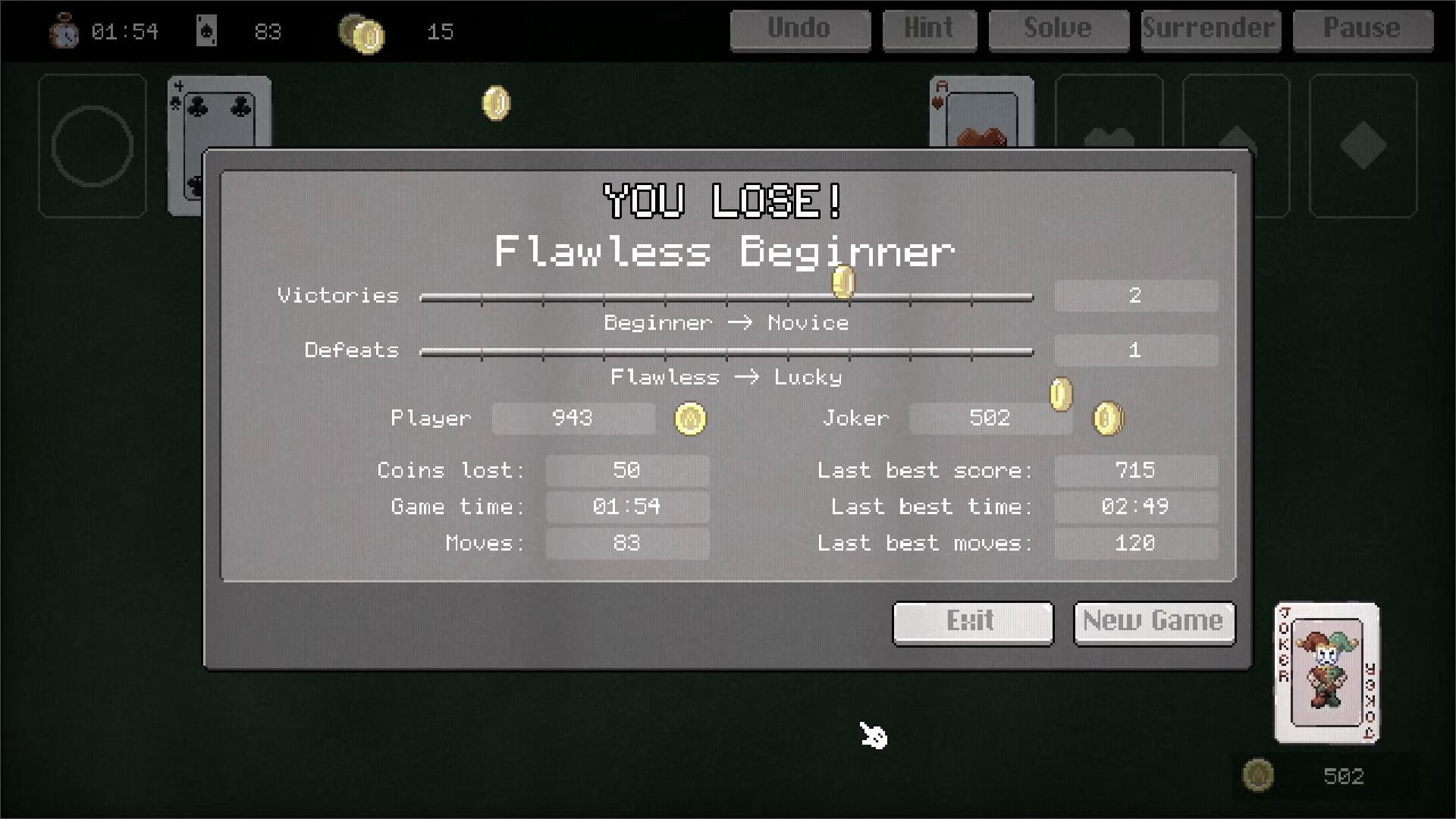1456x819 pixels.
Task: Click the Joker card in the corner
Action: tap(1326, 673)
